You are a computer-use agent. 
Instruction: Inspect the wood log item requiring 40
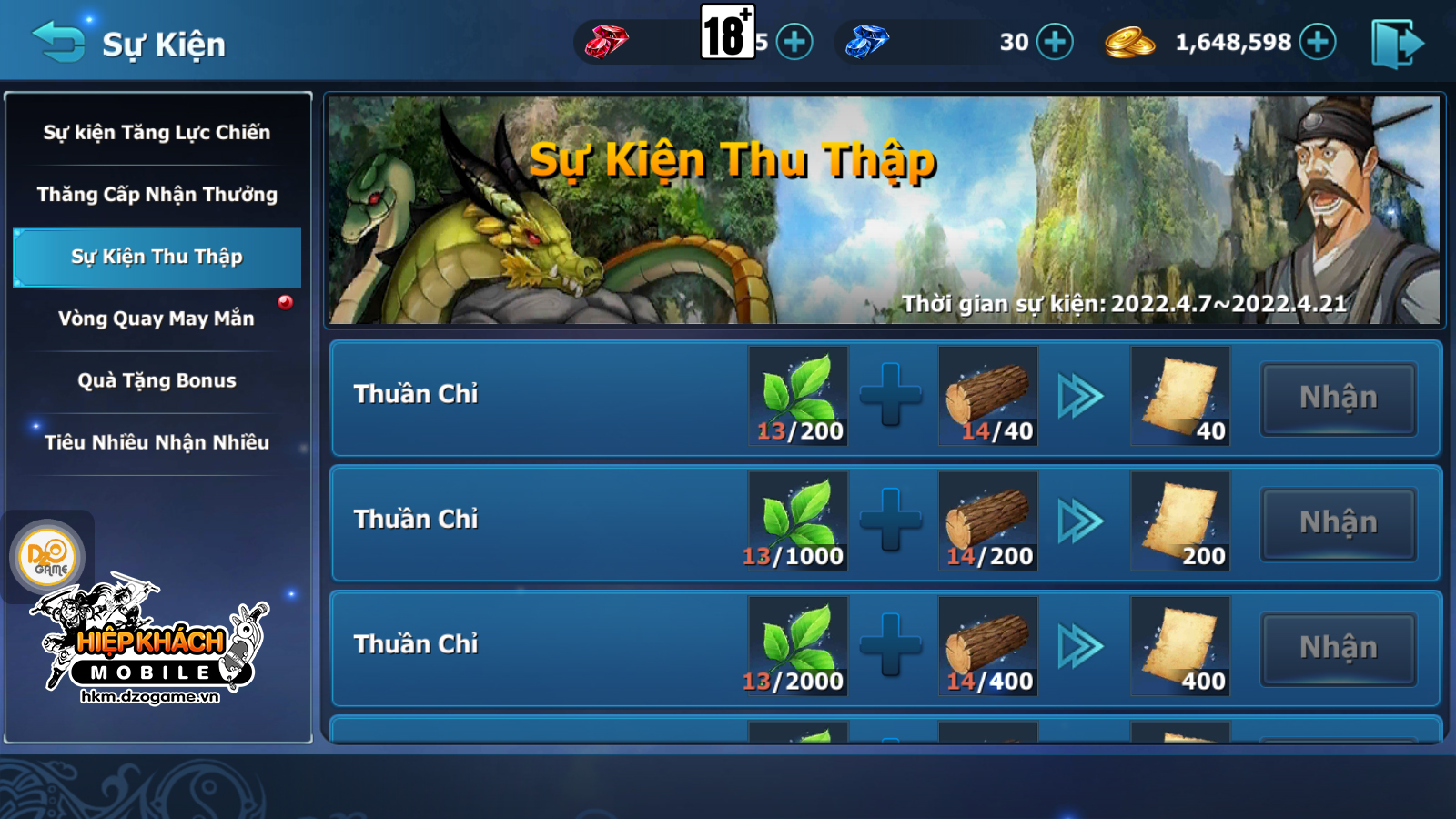pyautogui.click(x=988, y=396)
